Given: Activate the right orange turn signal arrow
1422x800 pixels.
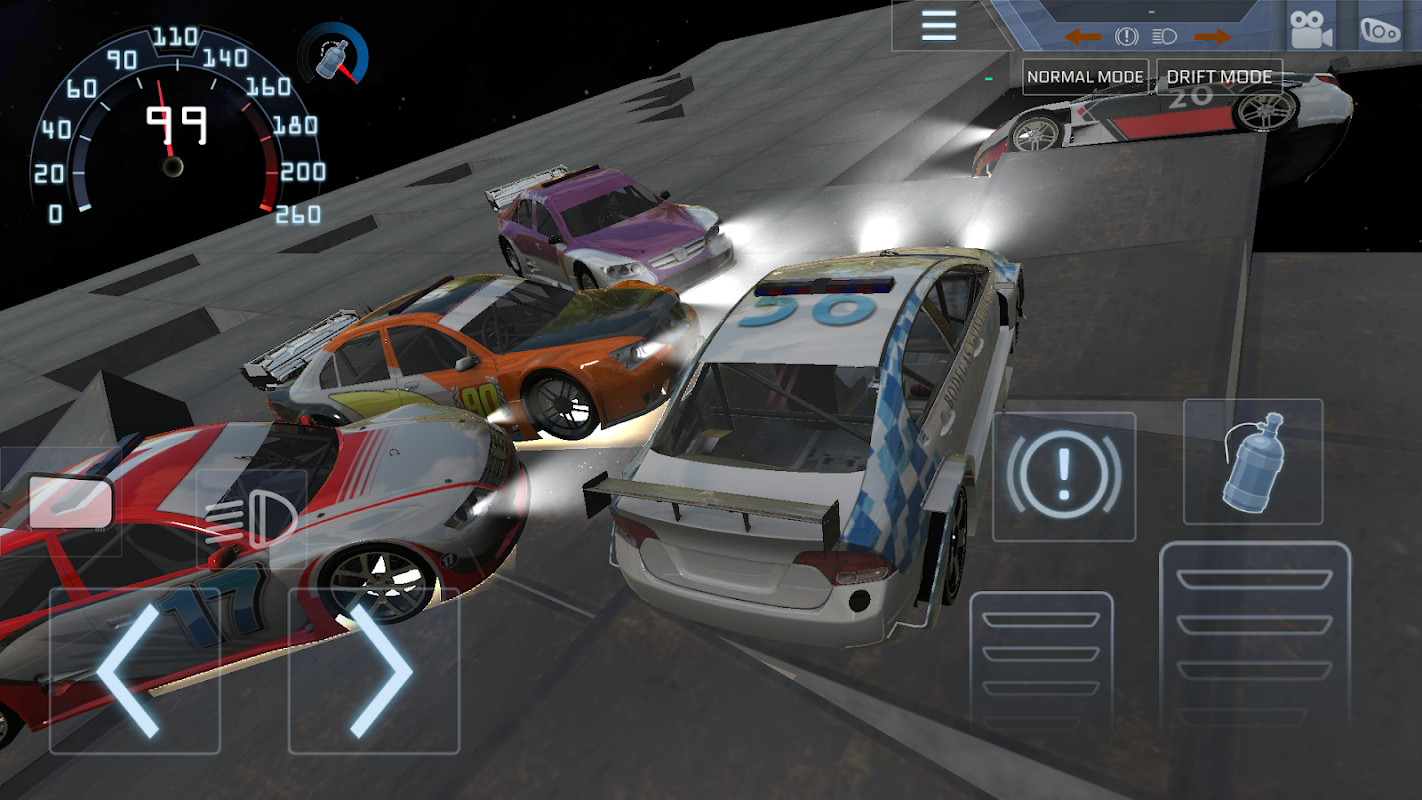Looking at the screenshot, I should 1213,37.
